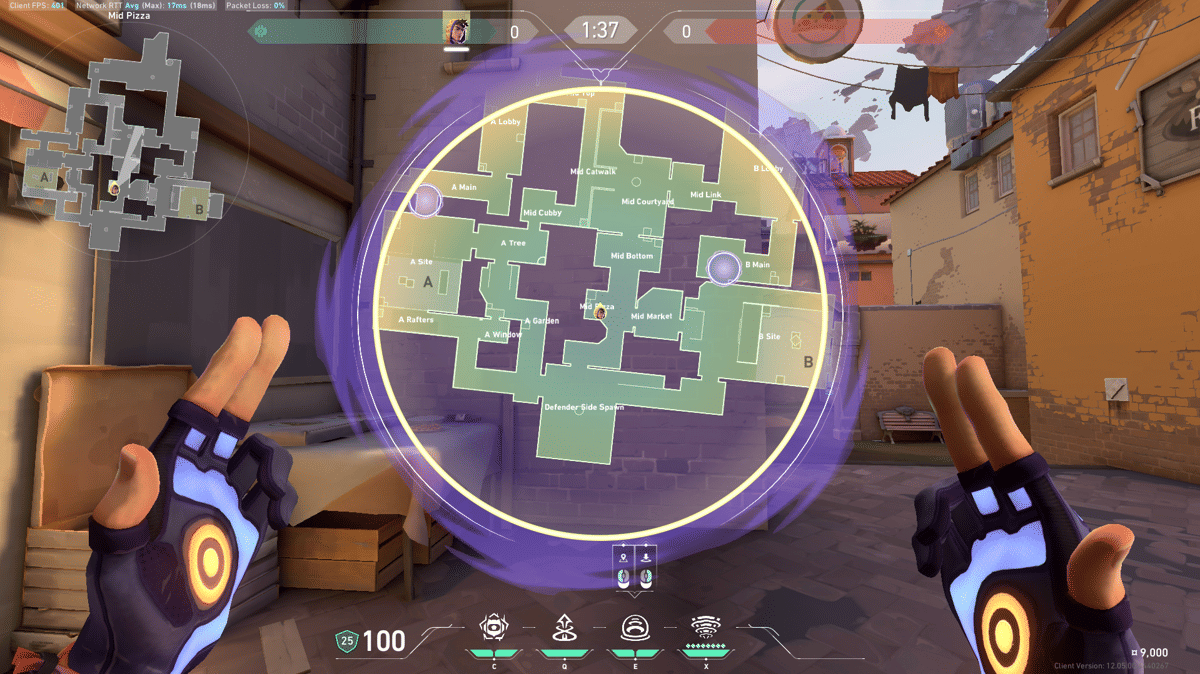Screen dimensions: 1200x674
Task: Place a star at A Lobby
Action: click(x=505, y=122)
